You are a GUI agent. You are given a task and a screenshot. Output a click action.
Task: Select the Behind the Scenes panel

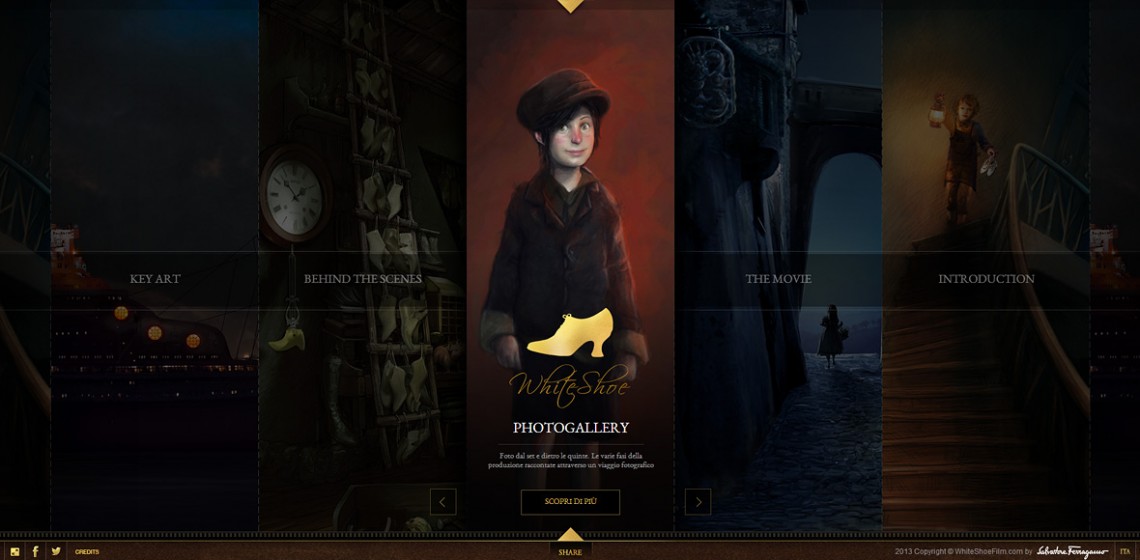coord(363,279)
